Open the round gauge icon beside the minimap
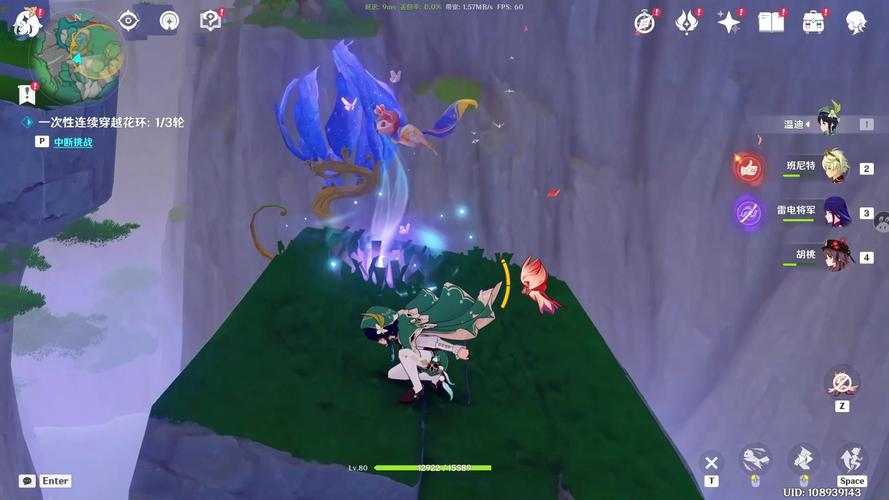Viewport: 889px width, 500px height. [169, 20]
